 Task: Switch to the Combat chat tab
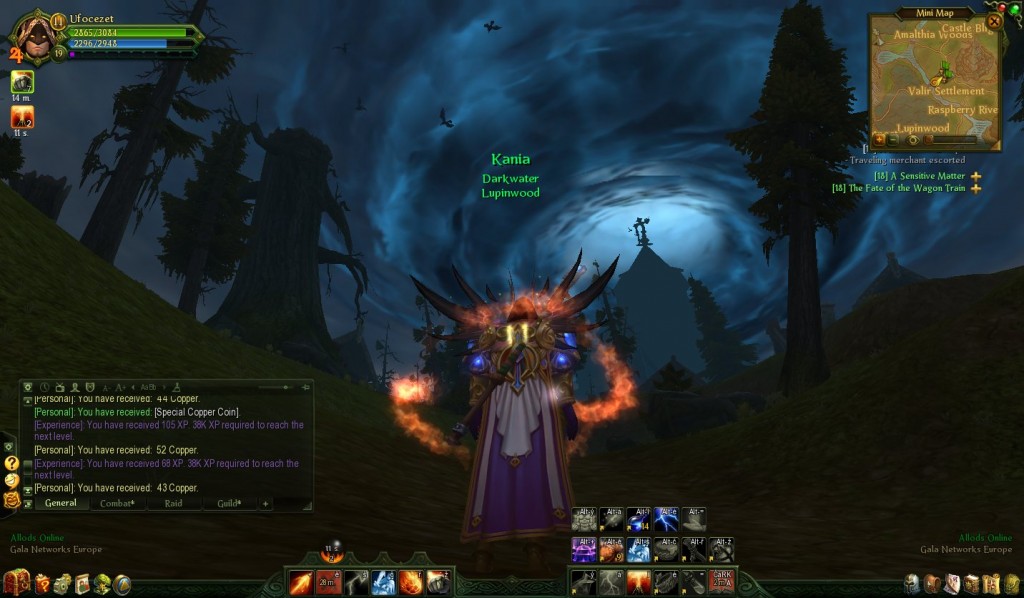tap(117, 503)
